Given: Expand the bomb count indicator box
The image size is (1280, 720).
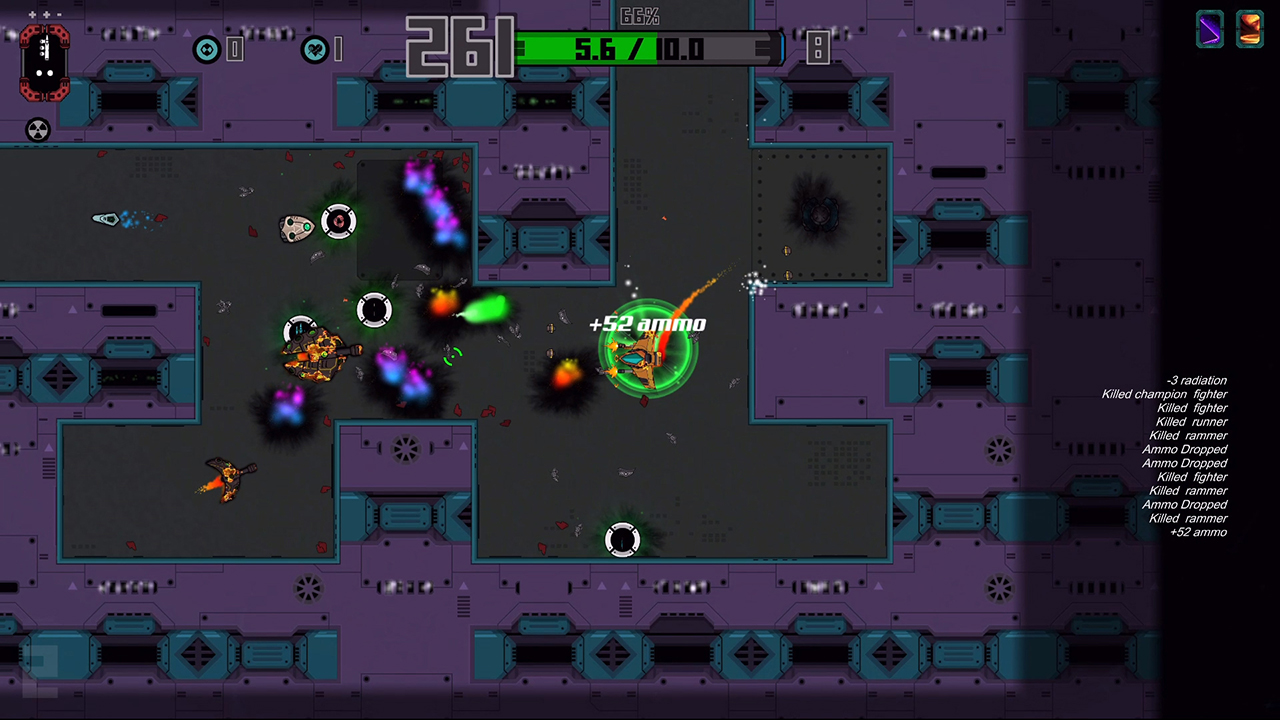Looking at the screenshot, I should click(236, 48).
